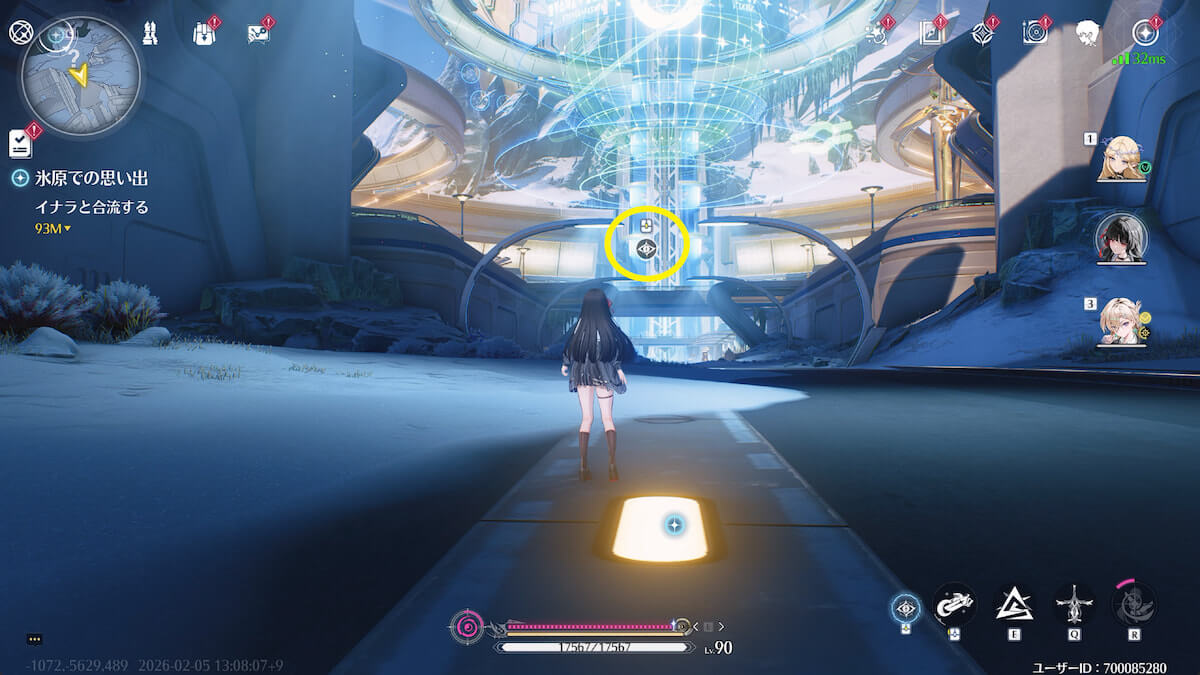Open the turntable record icon
The width and height of the screenshot is (1200, 675).
(1035, 33)
